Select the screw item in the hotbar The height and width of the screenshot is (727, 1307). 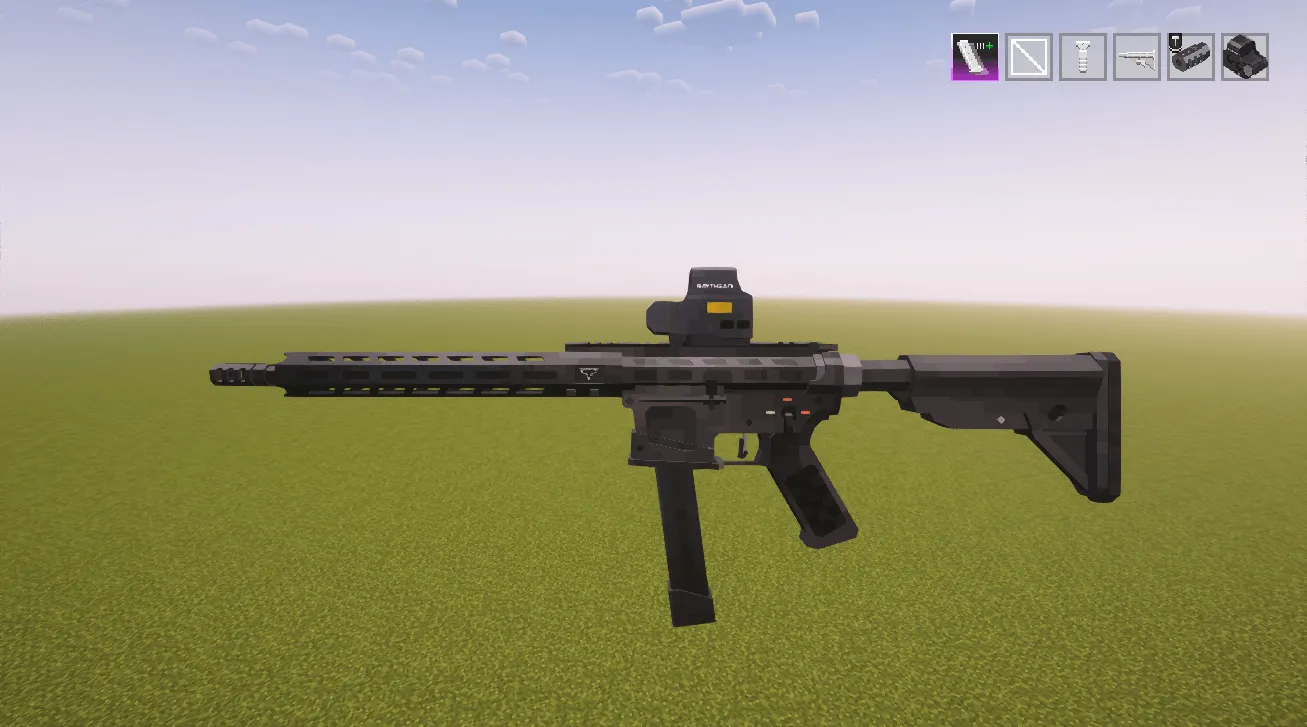click(x=1081, y=56)
